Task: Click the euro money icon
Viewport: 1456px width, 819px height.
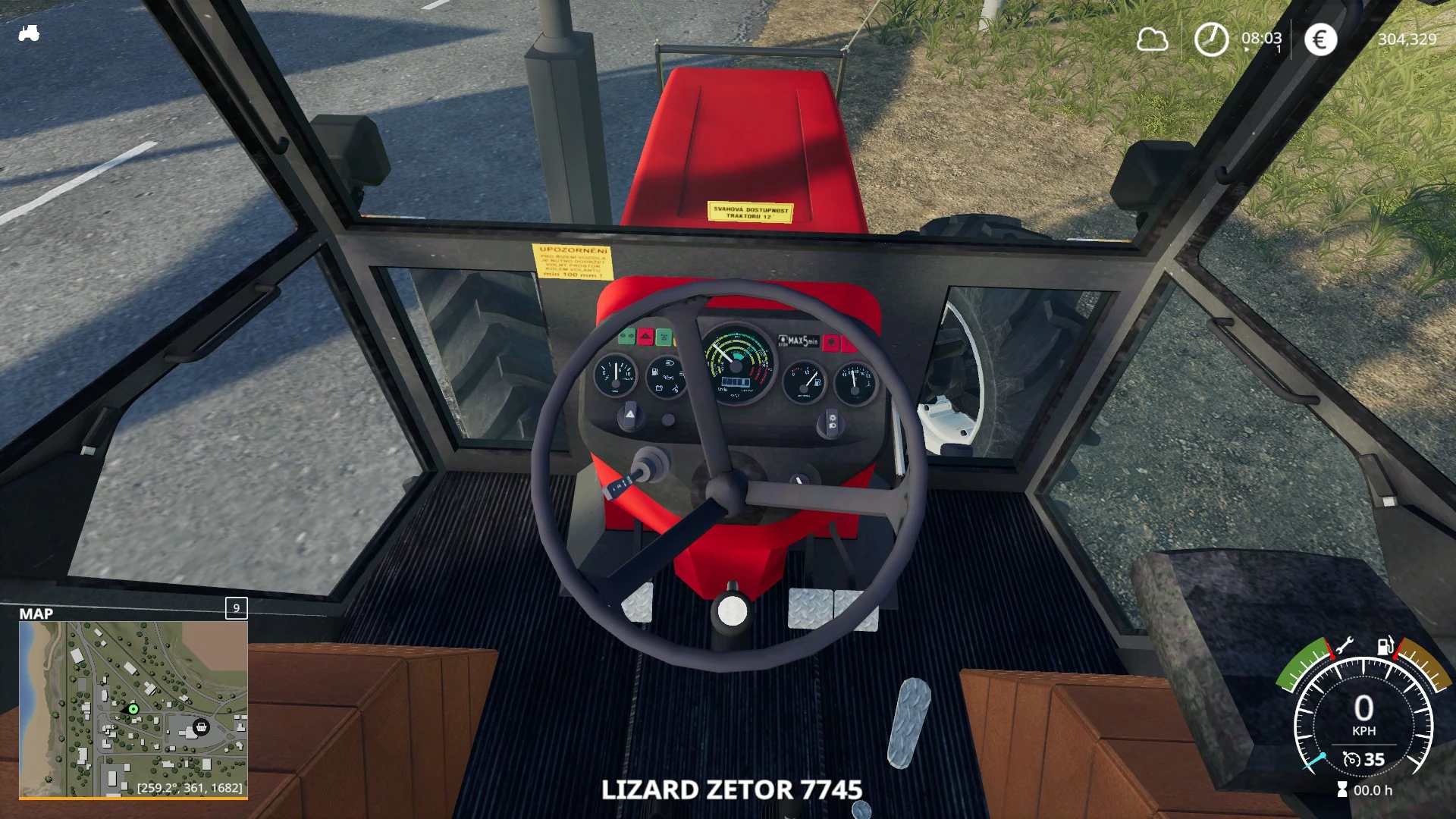Action: click(1320, 39)
